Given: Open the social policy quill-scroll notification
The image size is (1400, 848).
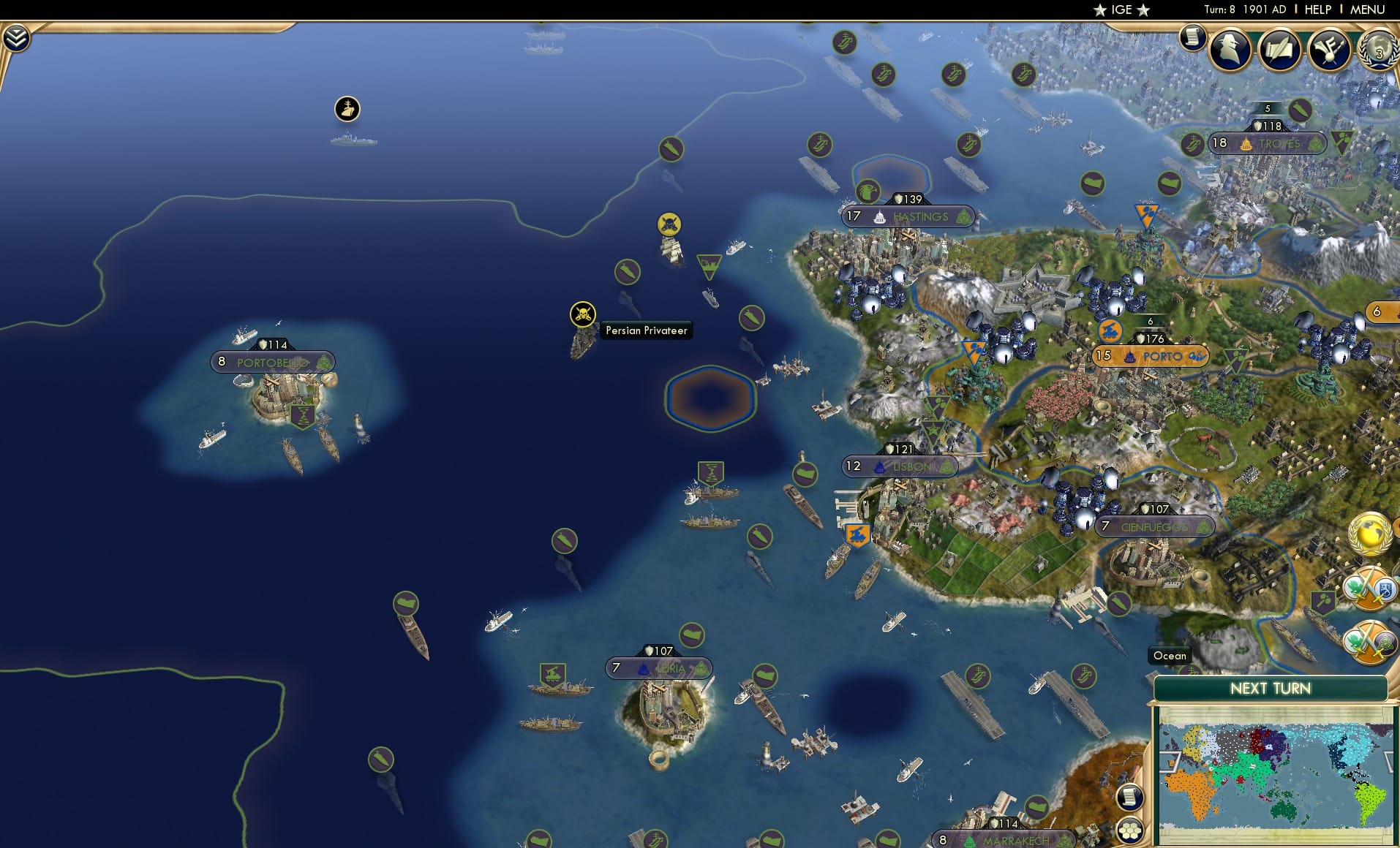Looking at the screenshot, I should coord(1281,50).
